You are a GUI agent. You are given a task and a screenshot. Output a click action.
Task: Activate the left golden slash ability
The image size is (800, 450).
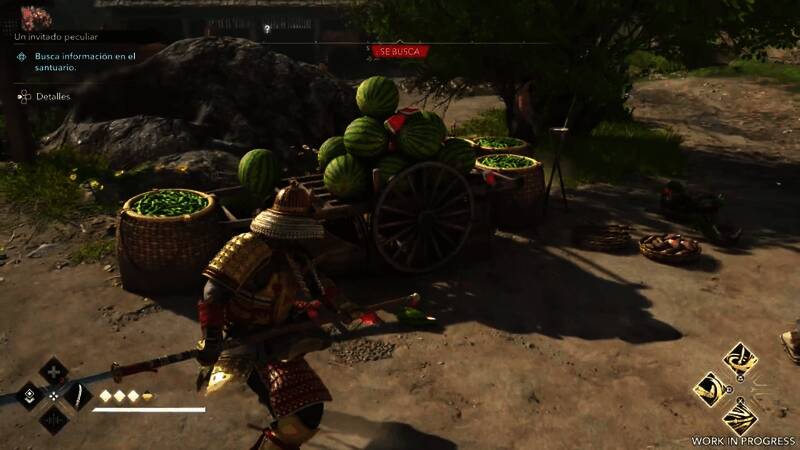tap(710, 389)
